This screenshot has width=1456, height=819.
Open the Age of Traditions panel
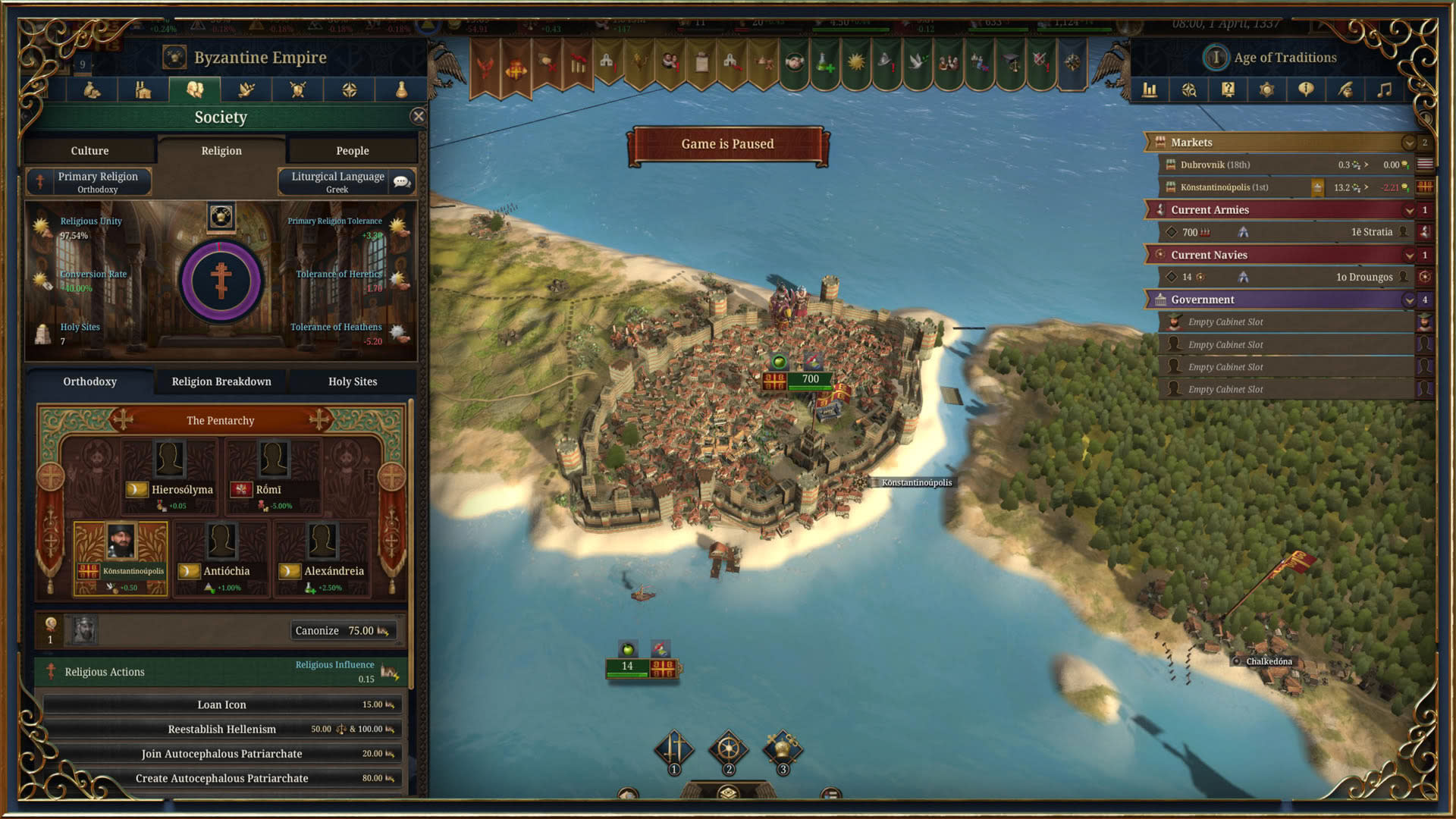click(x=1284, y=58)
